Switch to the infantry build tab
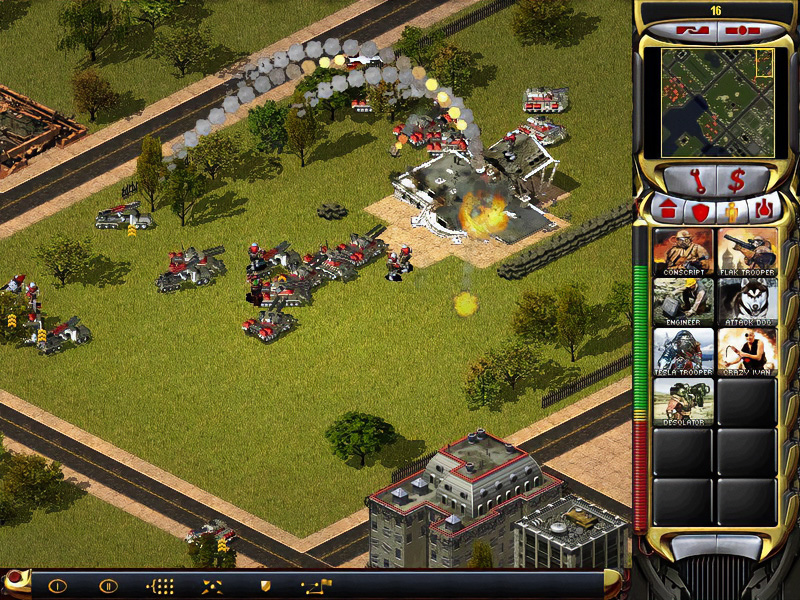 (733, 211)
